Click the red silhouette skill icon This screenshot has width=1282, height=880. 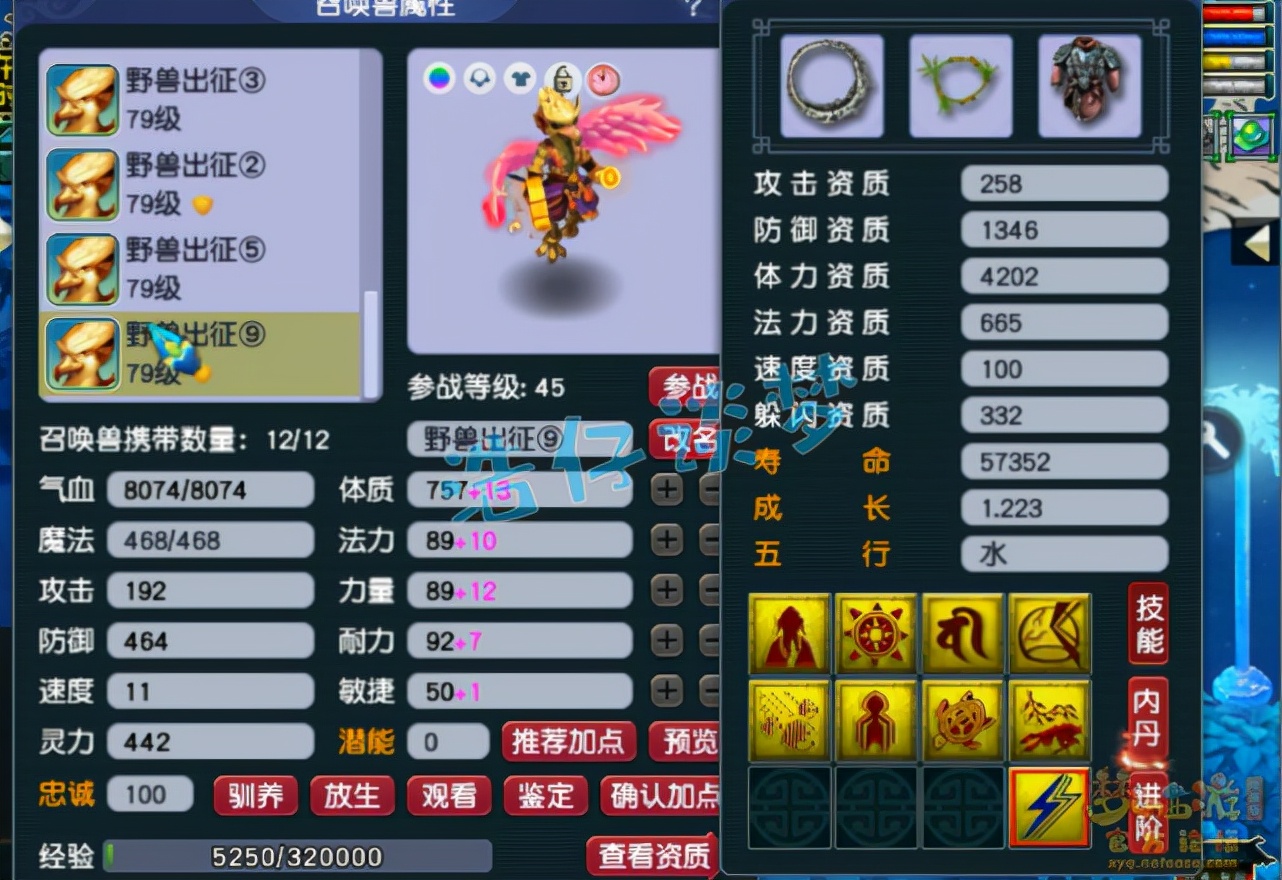click(789, 633)
